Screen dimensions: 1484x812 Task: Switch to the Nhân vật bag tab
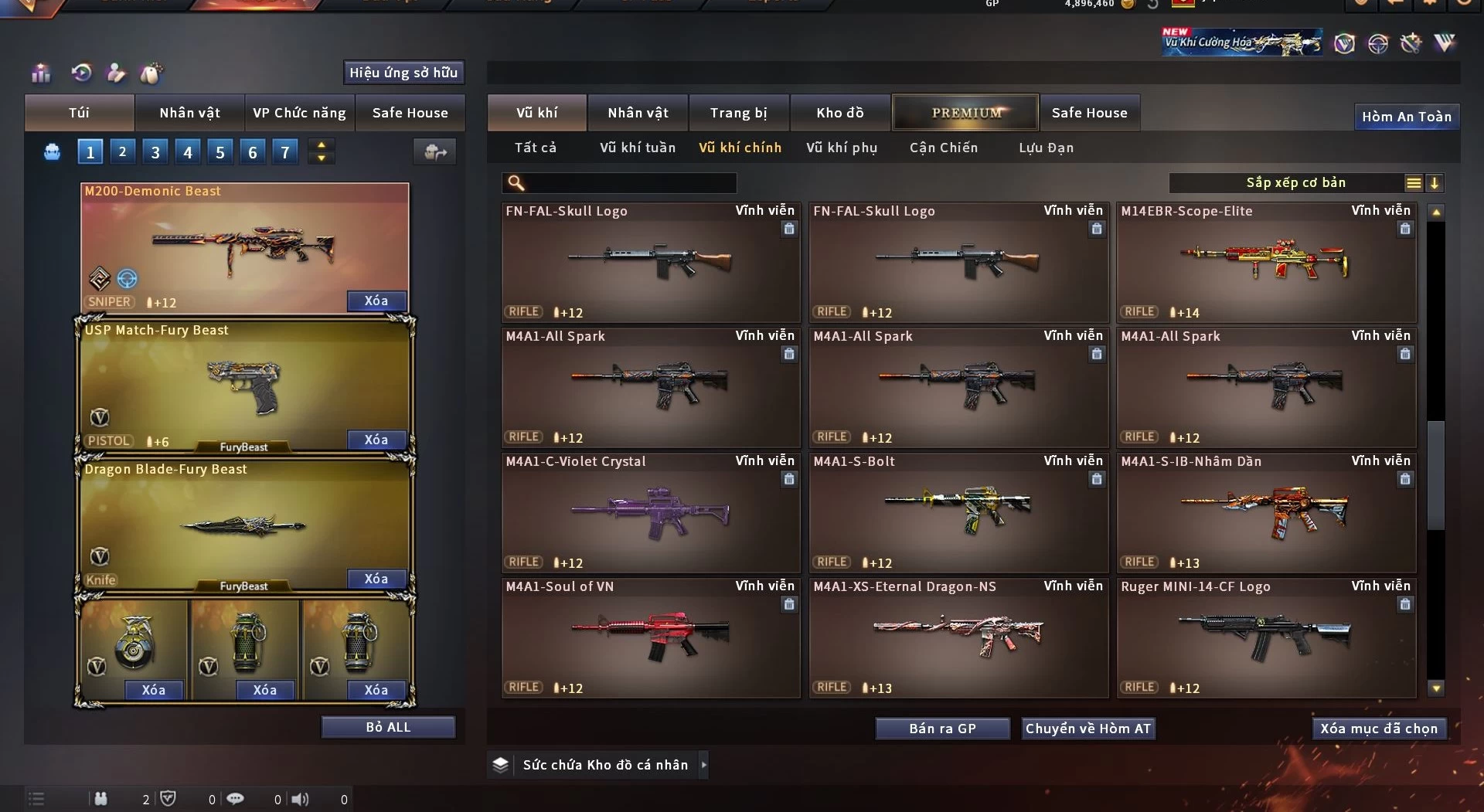click(189, 113)
